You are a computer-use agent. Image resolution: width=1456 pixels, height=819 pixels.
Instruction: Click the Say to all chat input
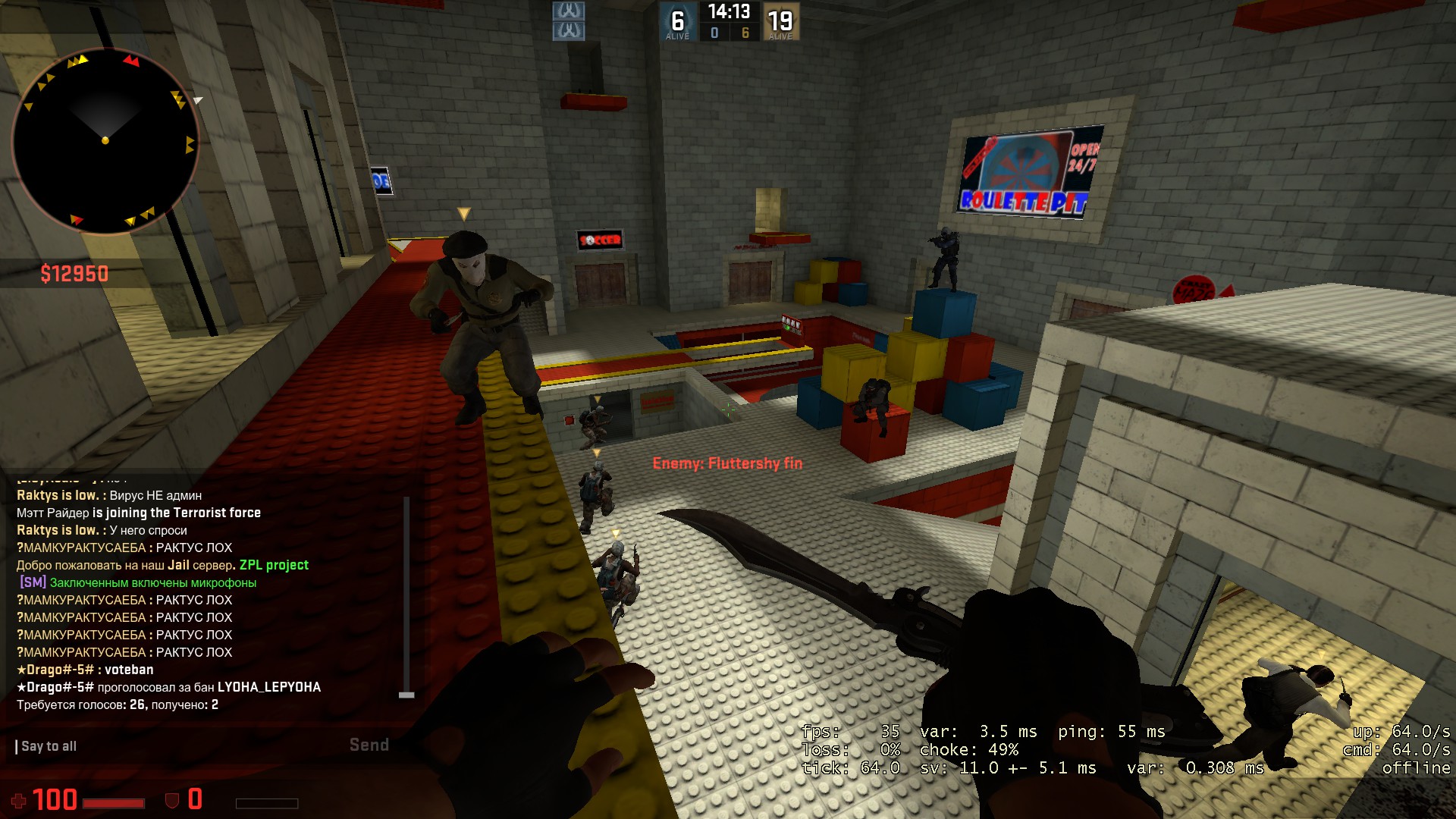click(174, 746)
